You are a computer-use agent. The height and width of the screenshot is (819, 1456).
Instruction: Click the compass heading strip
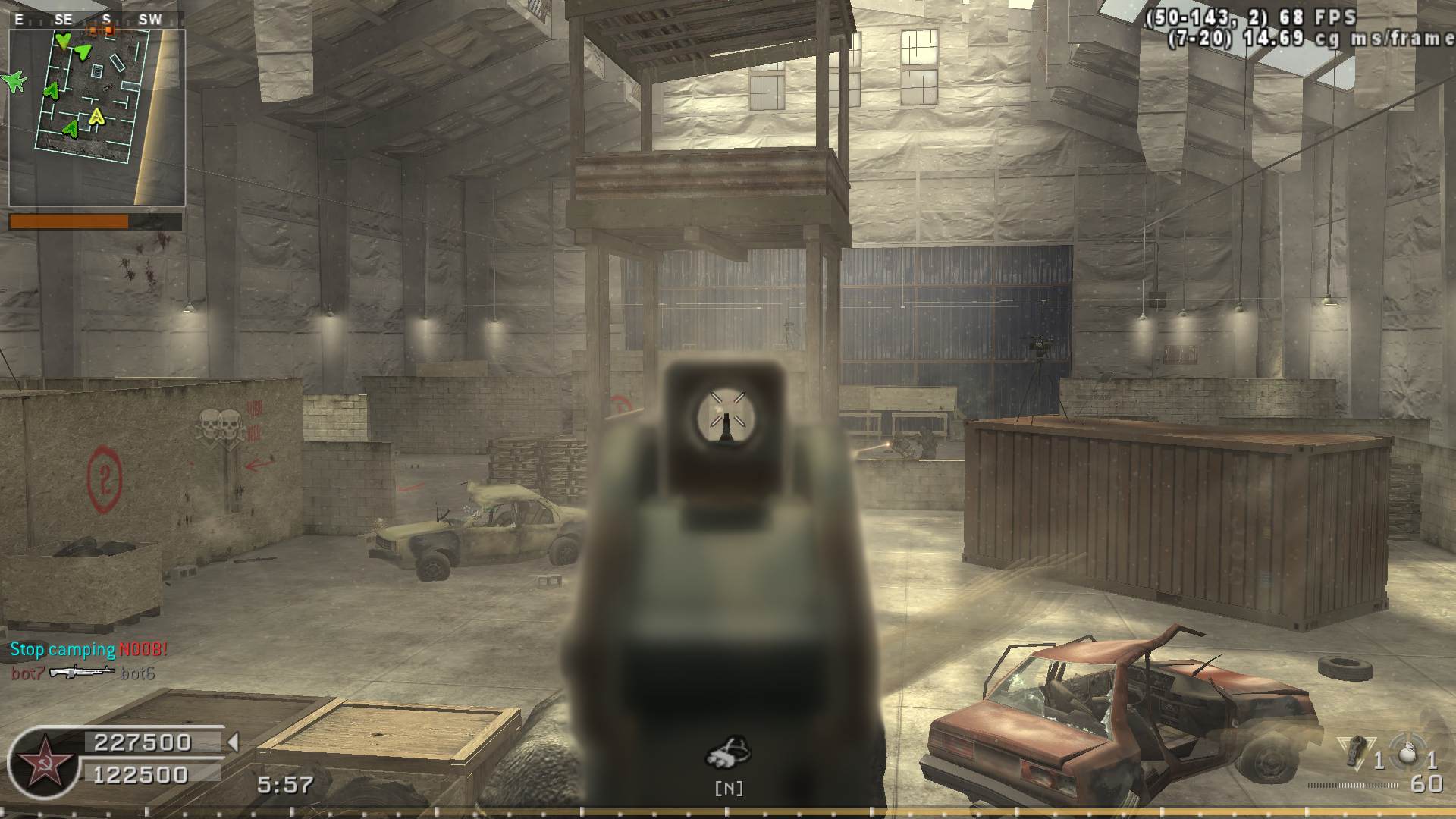pos(97,20)
